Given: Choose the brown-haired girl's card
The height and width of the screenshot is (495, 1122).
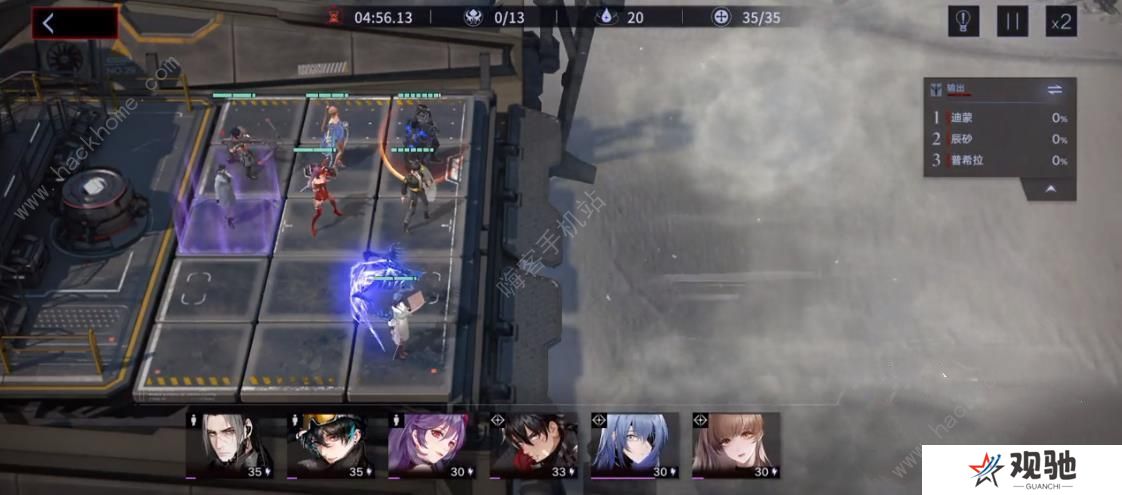Looking at the screenshot, I should pyautogui.click(x=736, y=445).
